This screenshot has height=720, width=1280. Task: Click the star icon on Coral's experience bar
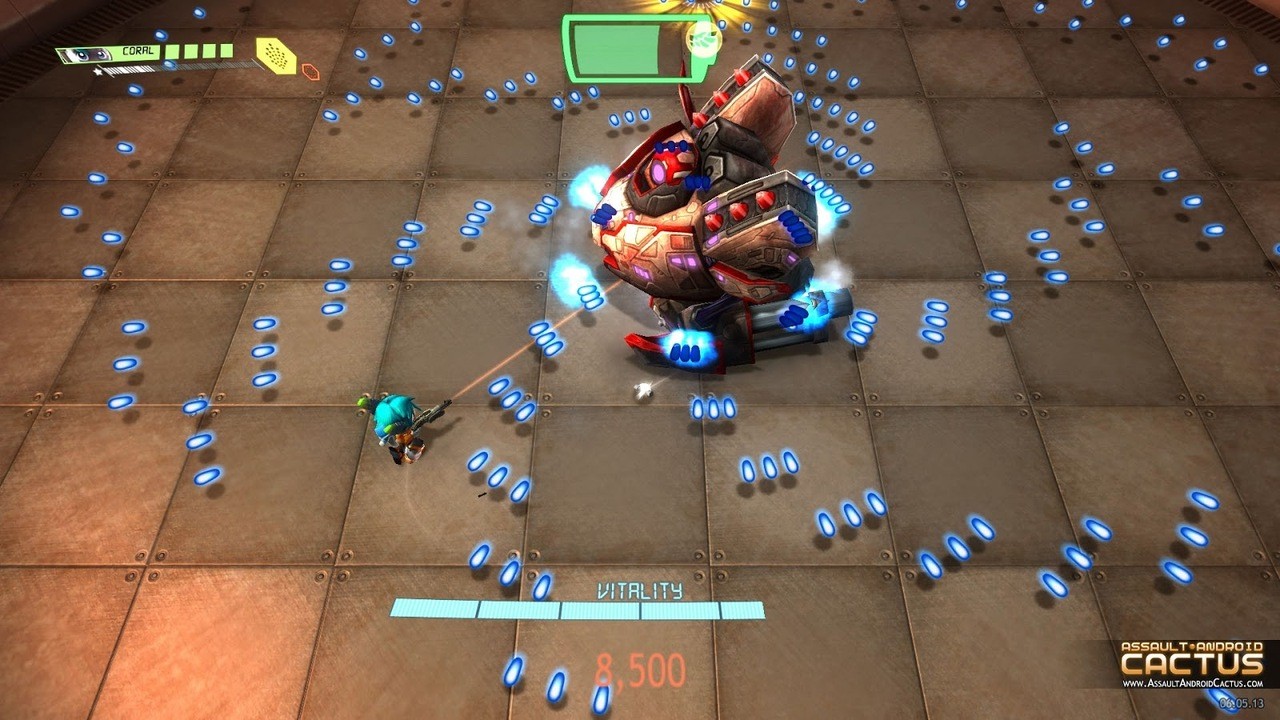coord(97,70)
